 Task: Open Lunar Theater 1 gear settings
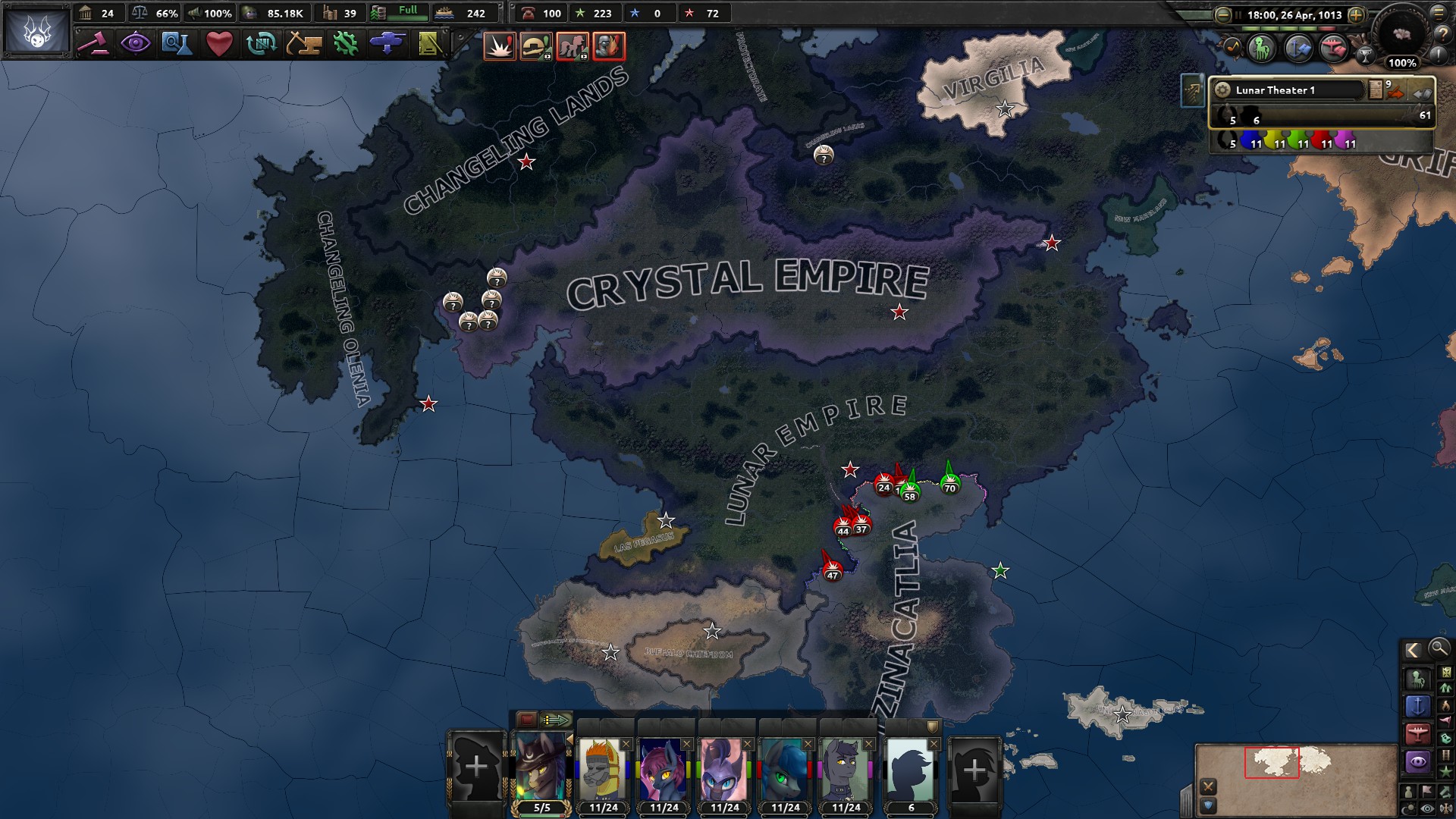[x=1222, y=90]
